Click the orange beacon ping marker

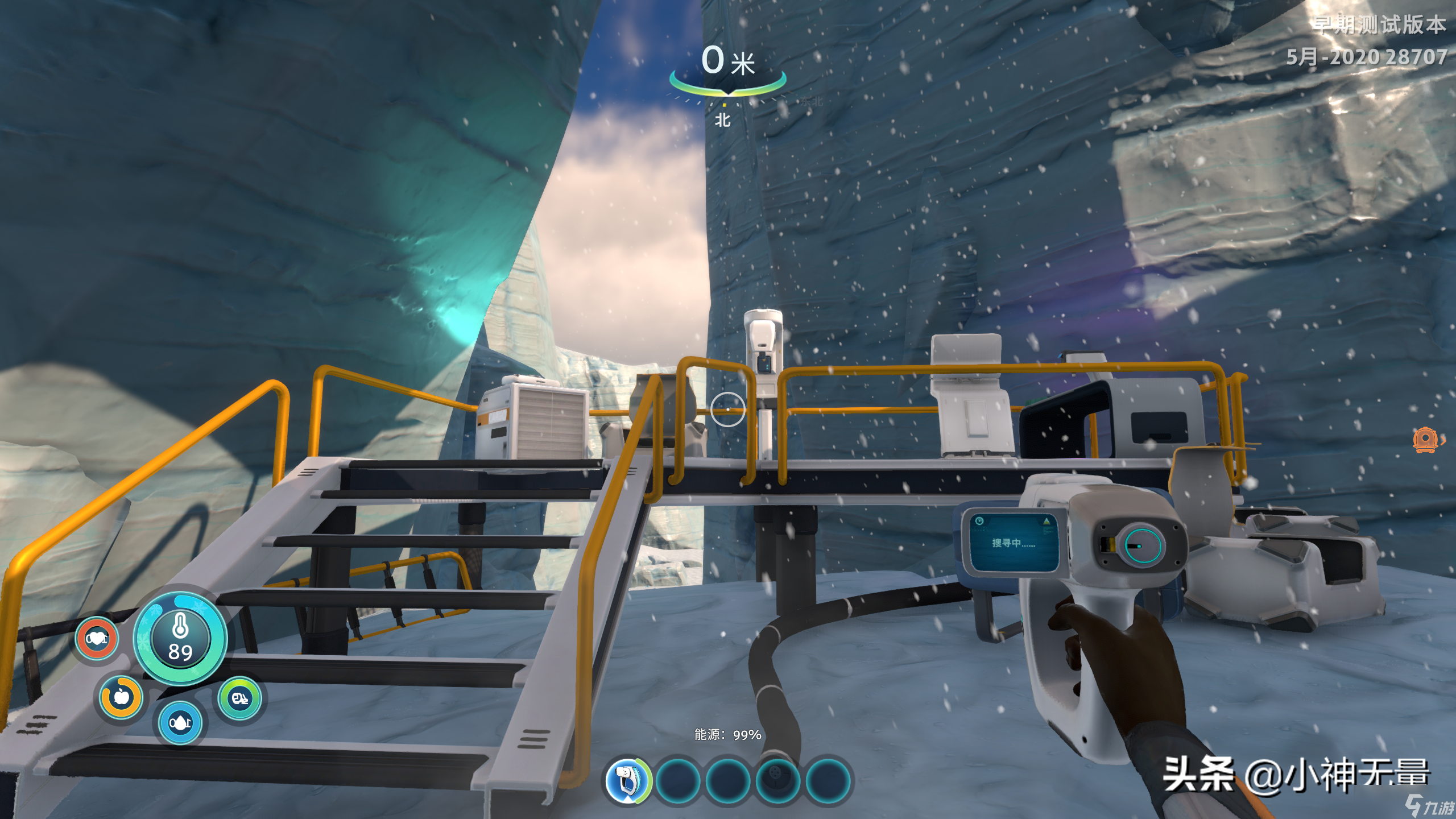(1425, 440)
